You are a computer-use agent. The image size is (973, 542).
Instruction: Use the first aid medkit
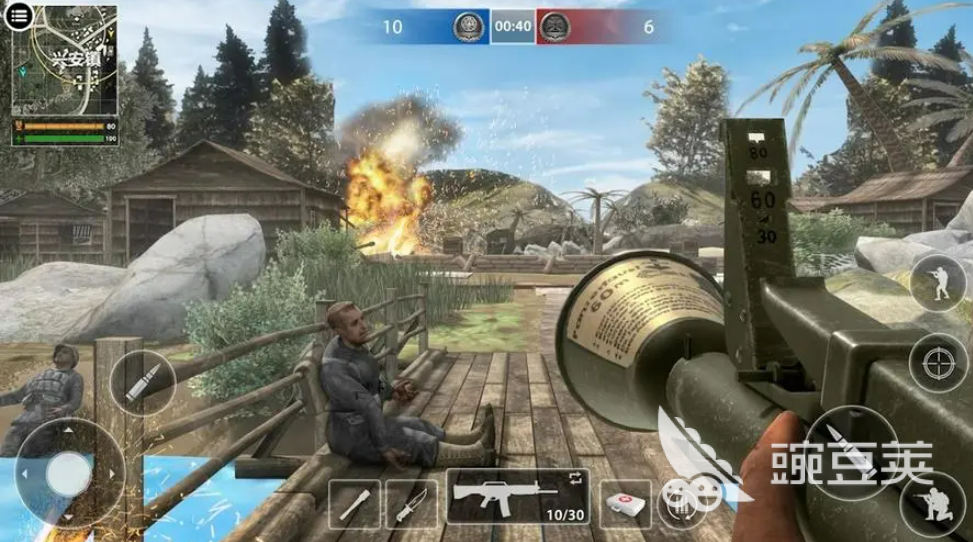(x=624, y=504)
